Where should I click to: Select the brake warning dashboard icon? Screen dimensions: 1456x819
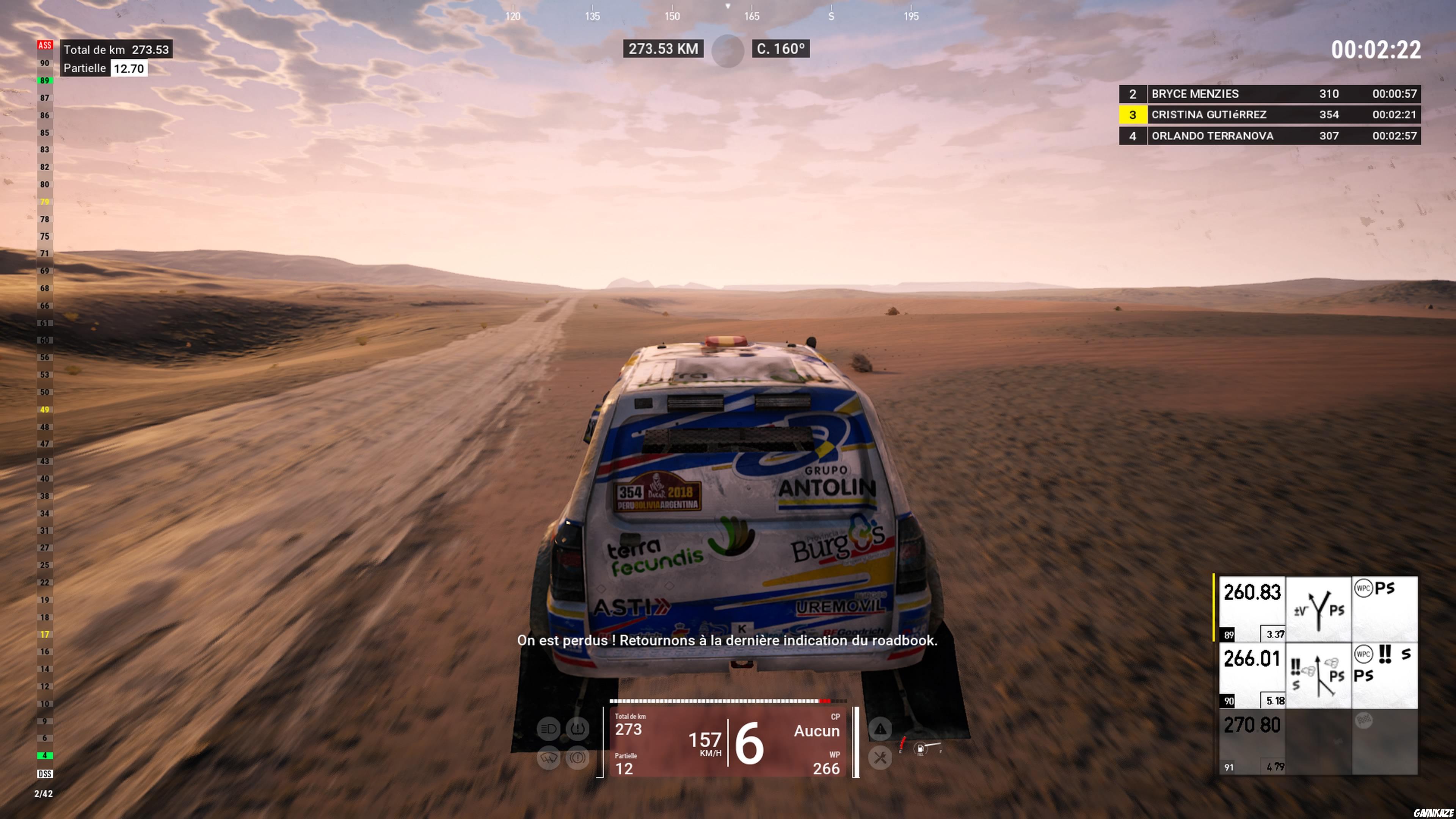pyautogui.click(x=577, y=758)
